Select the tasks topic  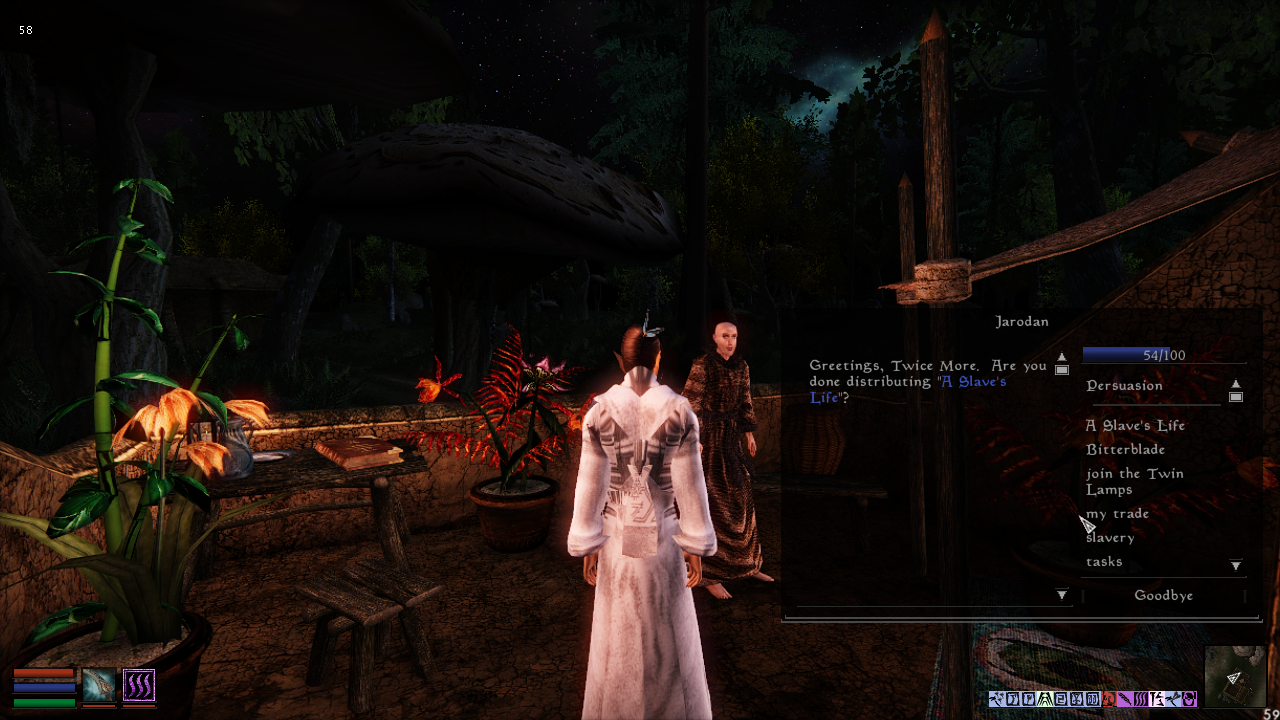tap(1104, 561)
